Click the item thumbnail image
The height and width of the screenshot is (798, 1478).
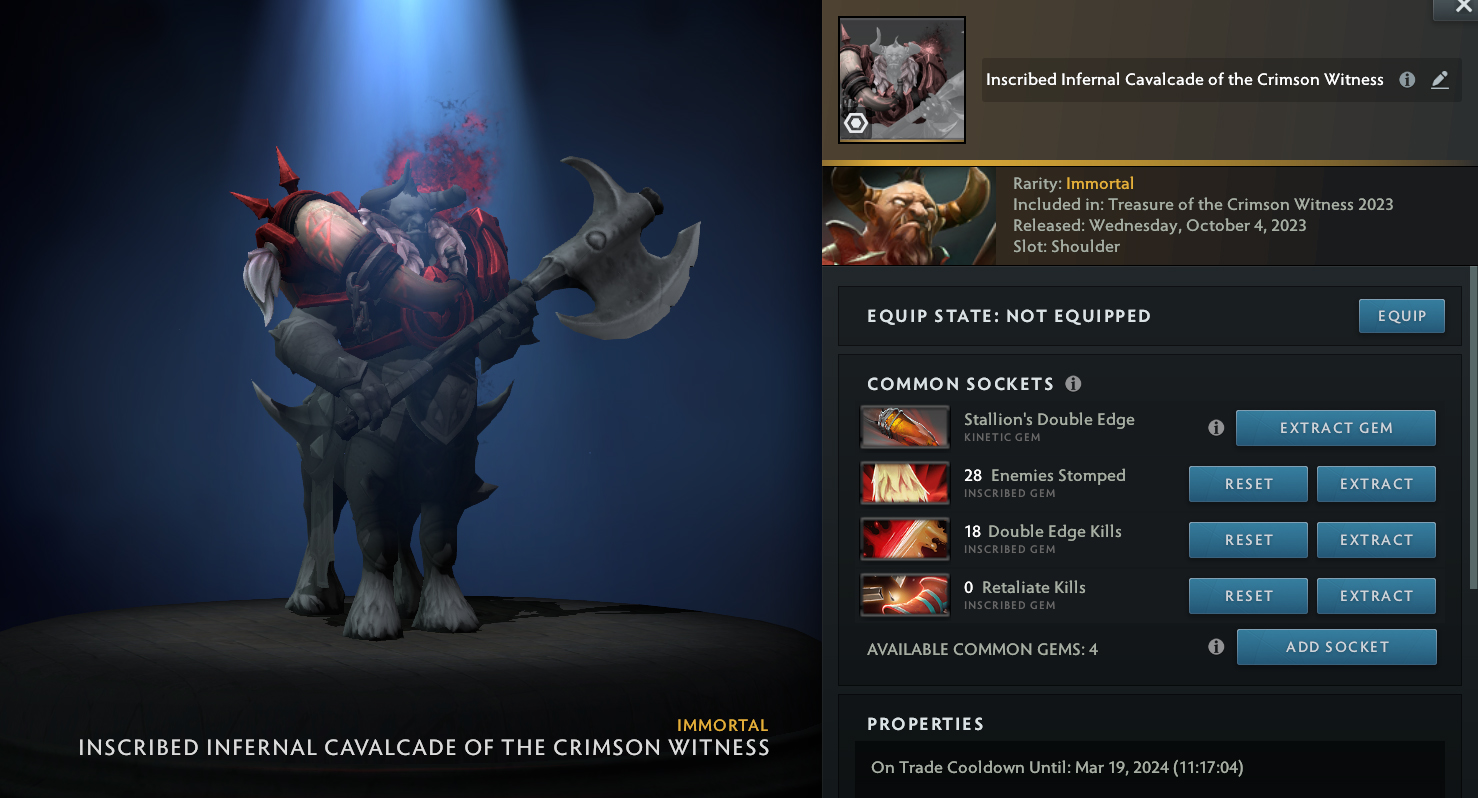[901, 80]
